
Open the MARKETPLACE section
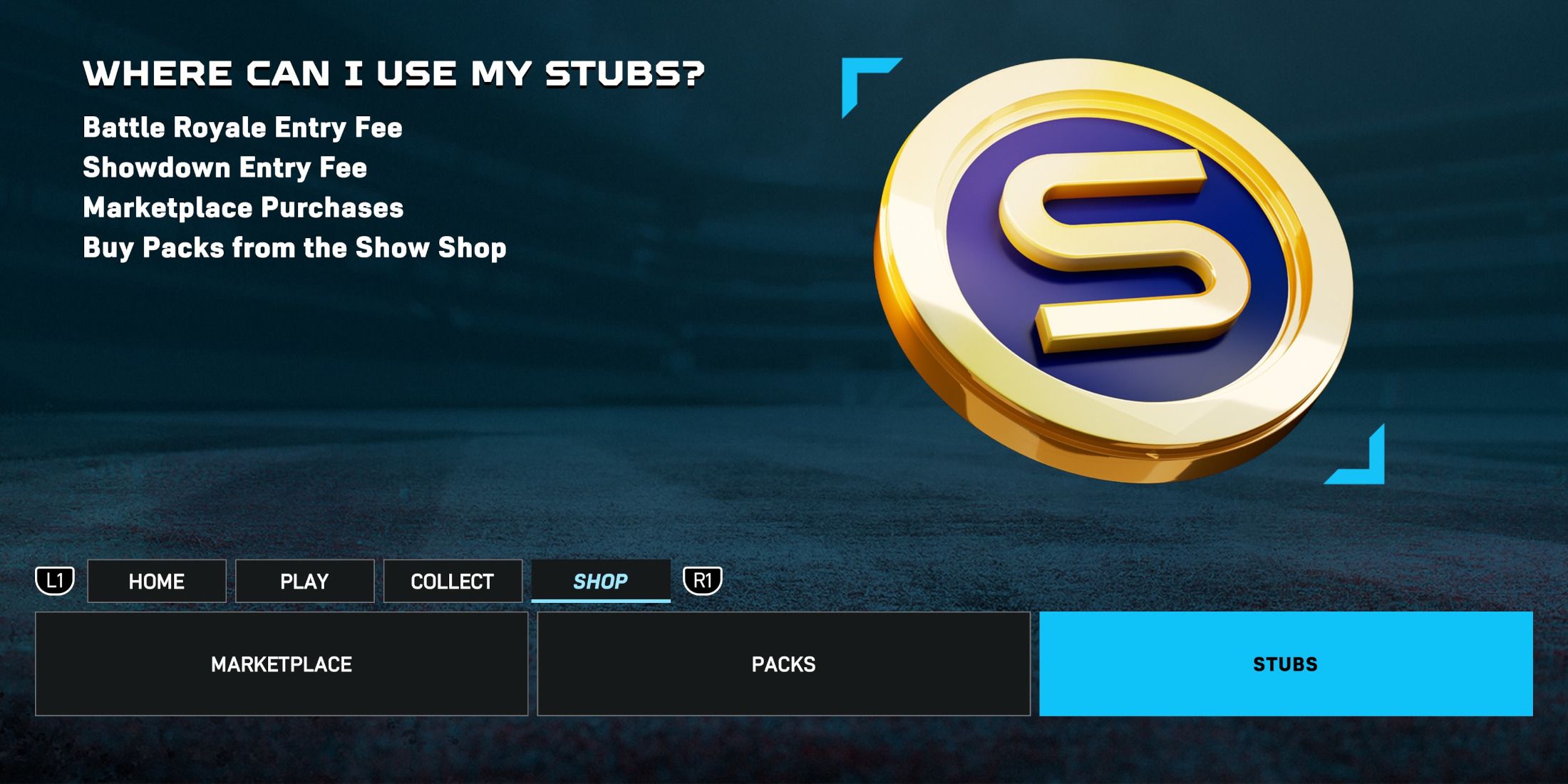(x=282, y=664)
